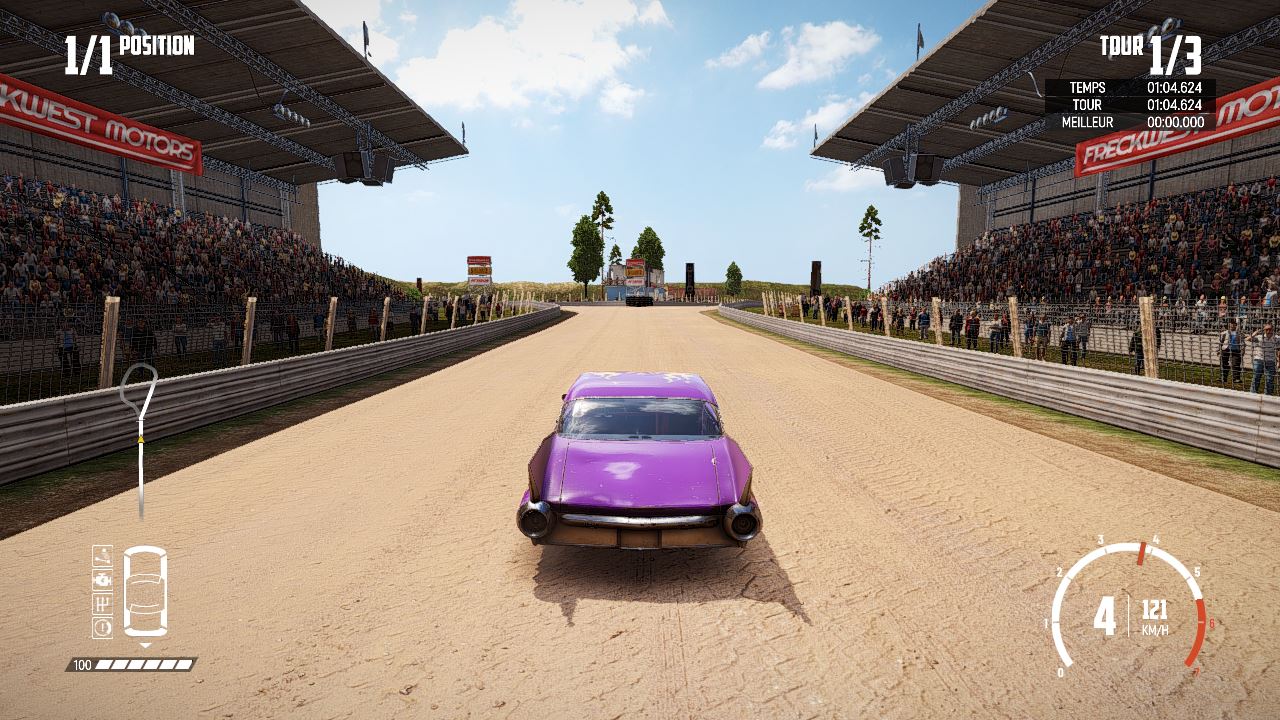This screenshot has height=720, width=1280.
Task: Select the transmission damage status icon
Action: 102,604
